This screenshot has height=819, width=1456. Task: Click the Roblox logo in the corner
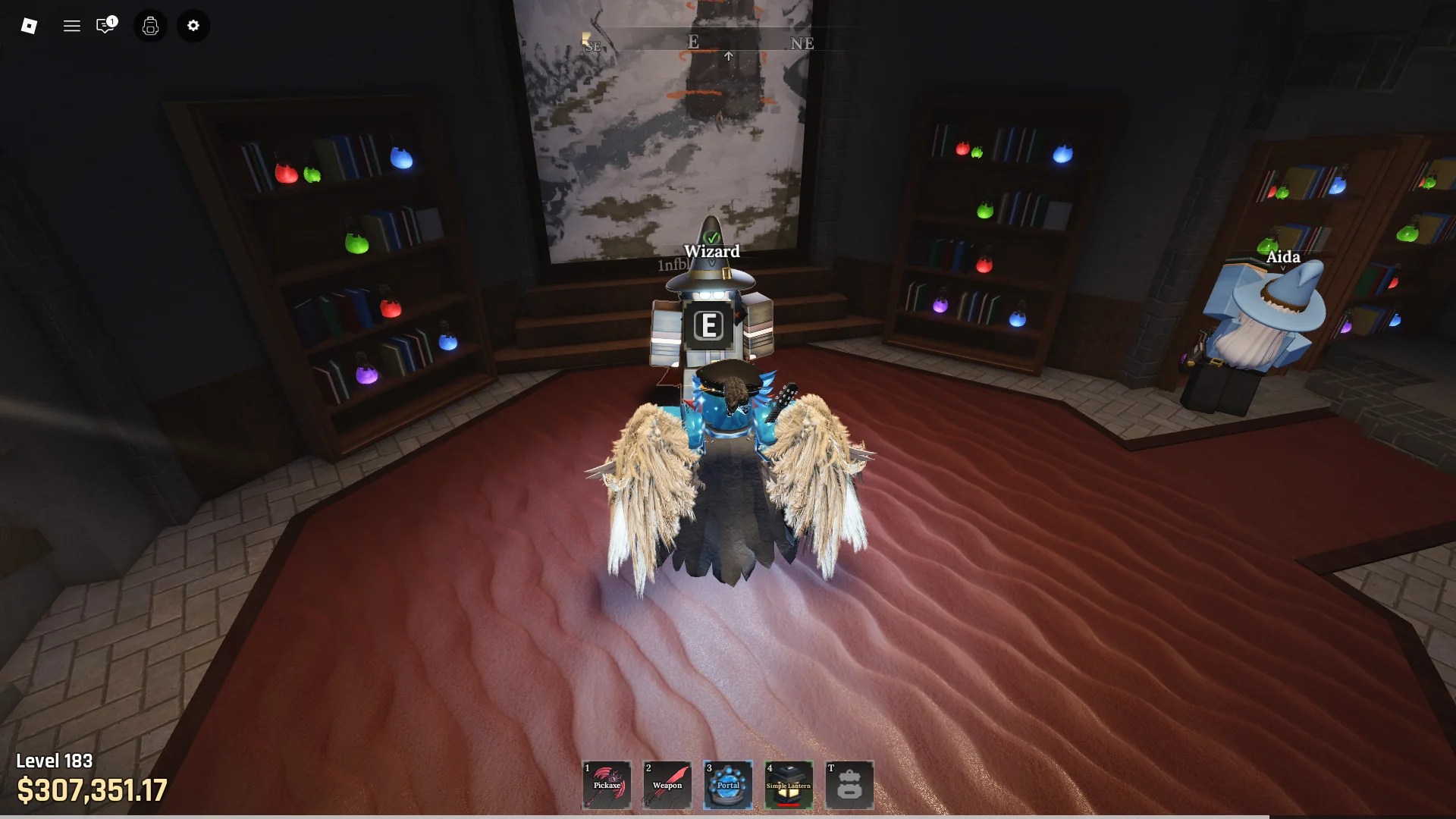pyautogui.click(x=29, y=26)
